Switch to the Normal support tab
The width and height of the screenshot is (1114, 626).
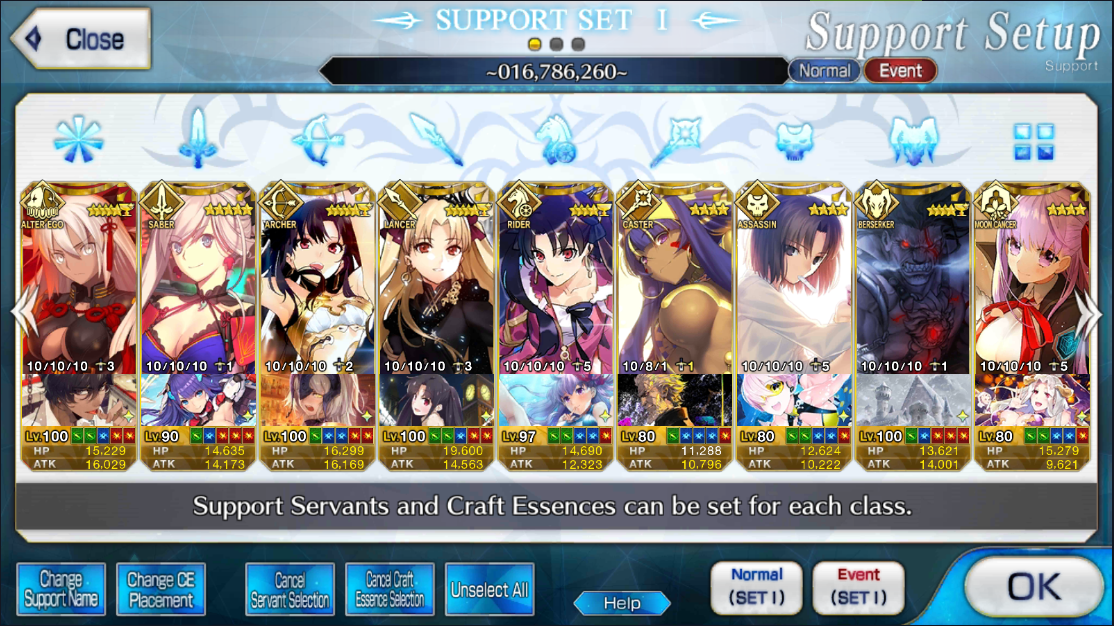825,71
